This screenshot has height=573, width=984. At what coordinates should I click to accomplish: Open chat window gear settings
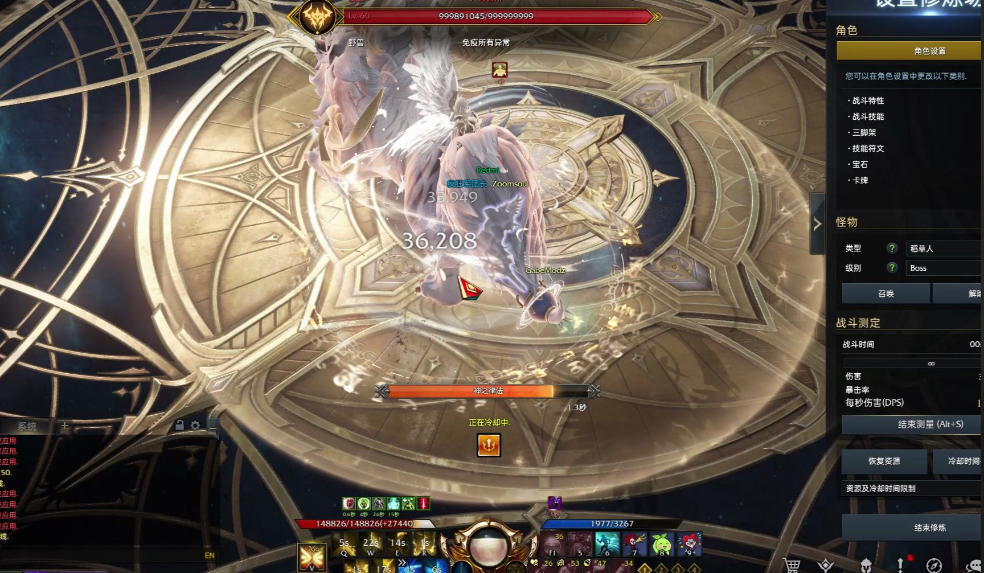pos(195,426)
